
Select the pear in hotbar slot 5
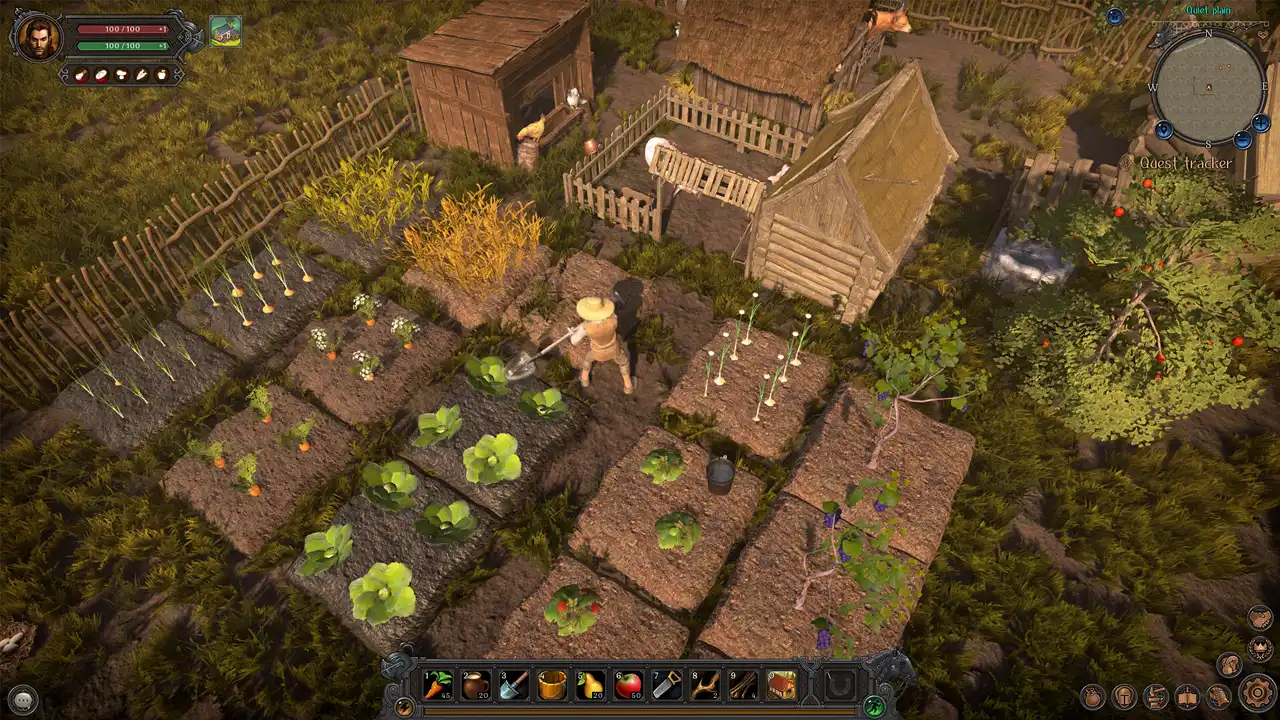coord(588,686)
